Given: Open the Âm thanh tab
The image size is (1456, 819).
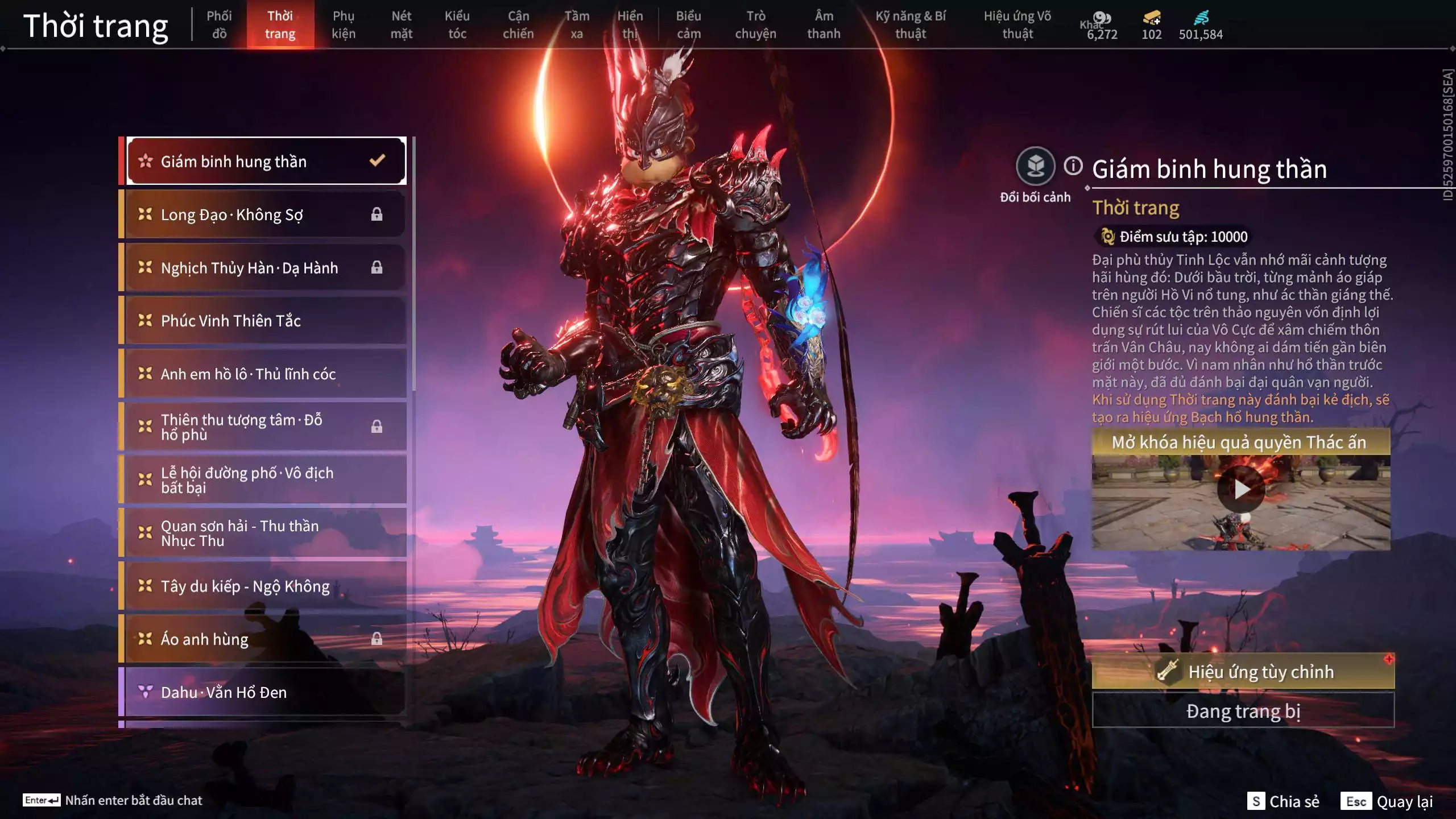Looking at the screenshot, I should point(824,25).
